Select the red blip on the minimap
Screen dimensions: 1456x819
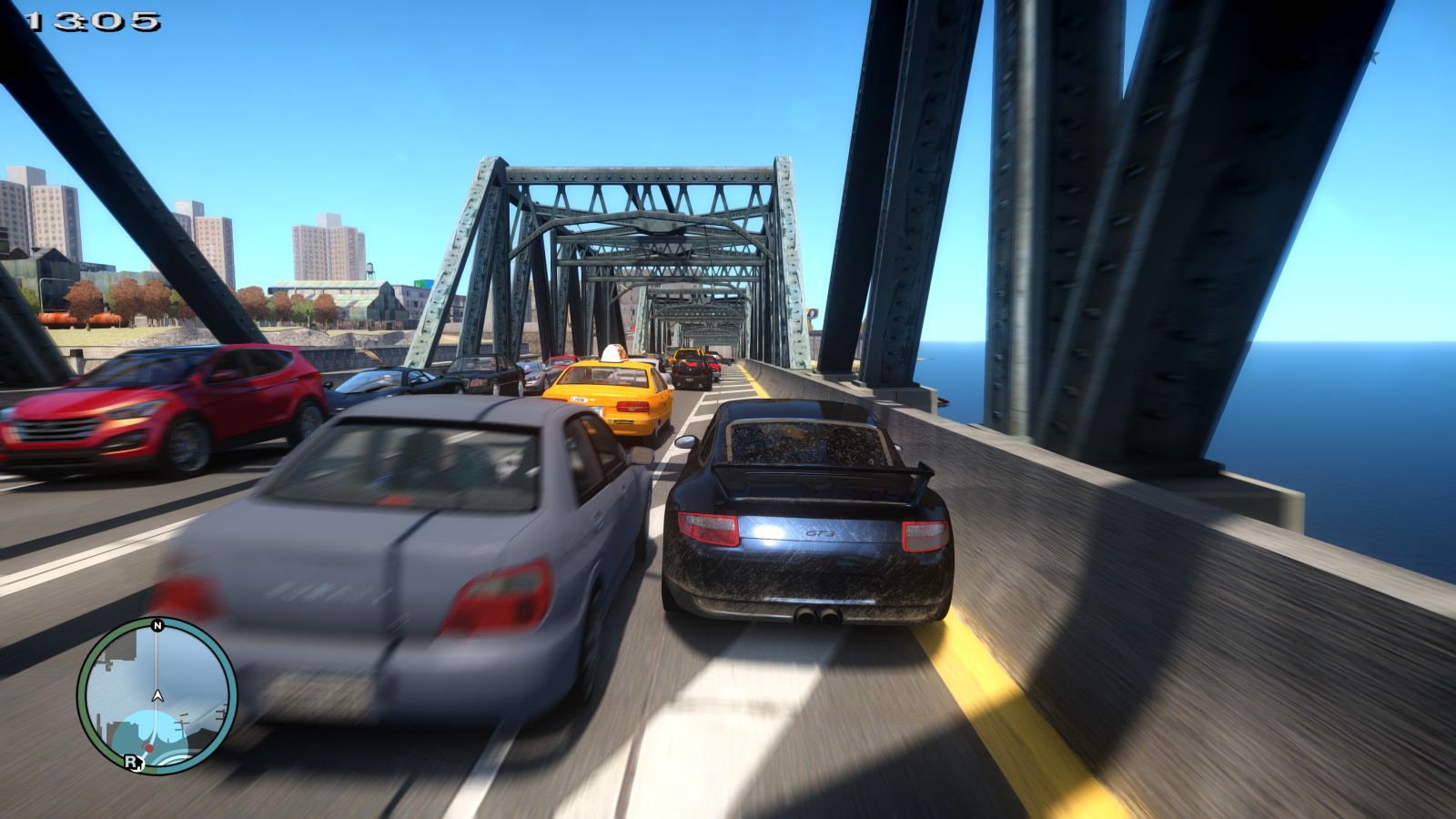[149, 747]
